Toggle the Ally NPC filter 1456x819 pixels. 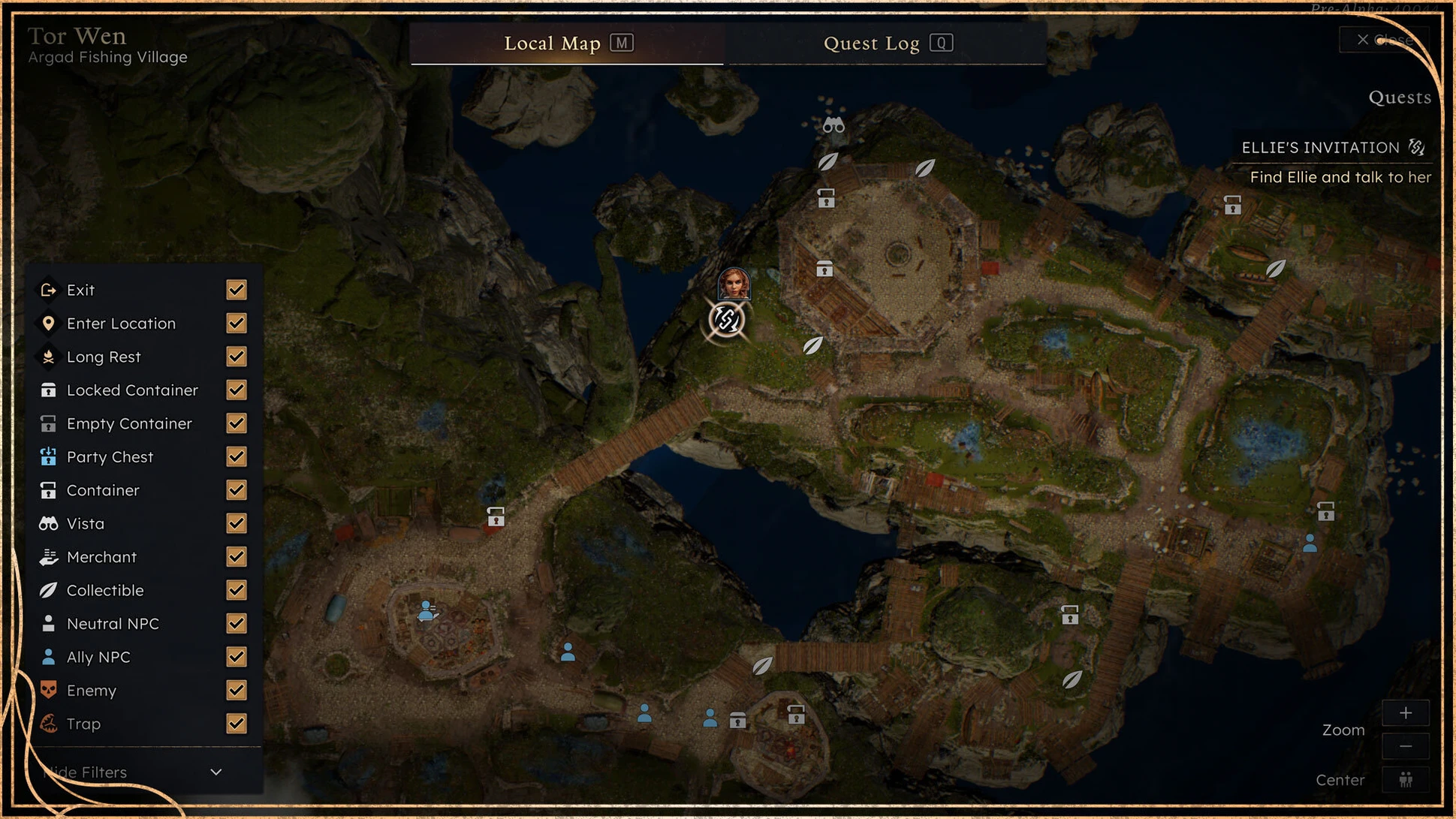tap(237, 657)
